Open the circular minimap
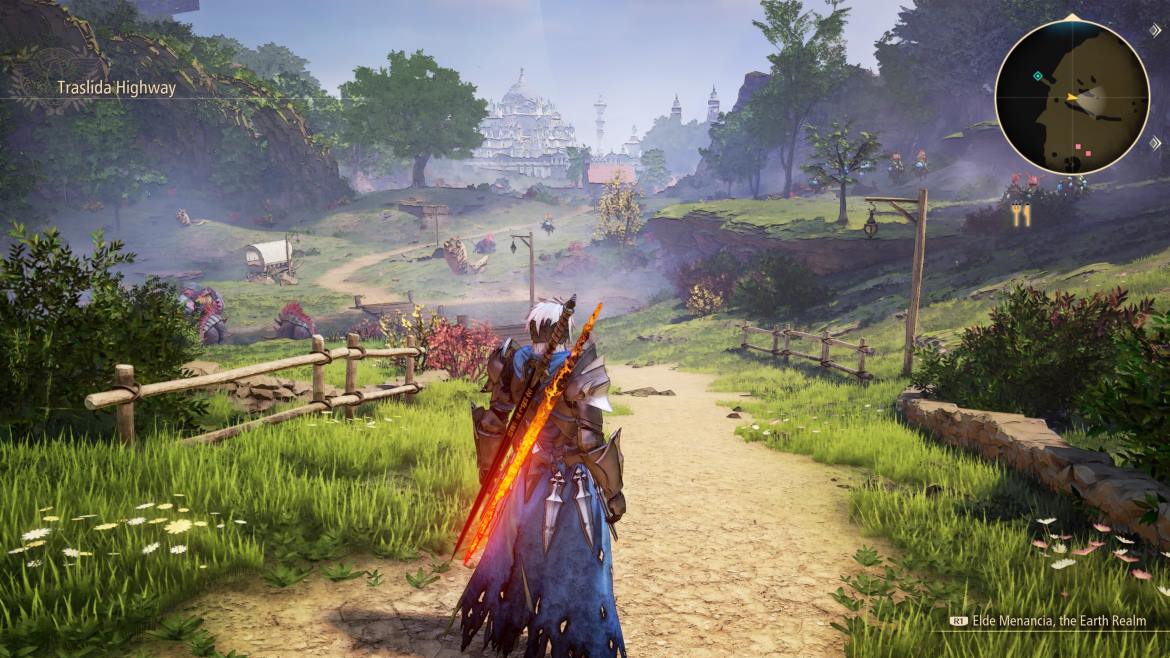Image resolution: width=1170 pixels, height=658 pixels. 1071,96
